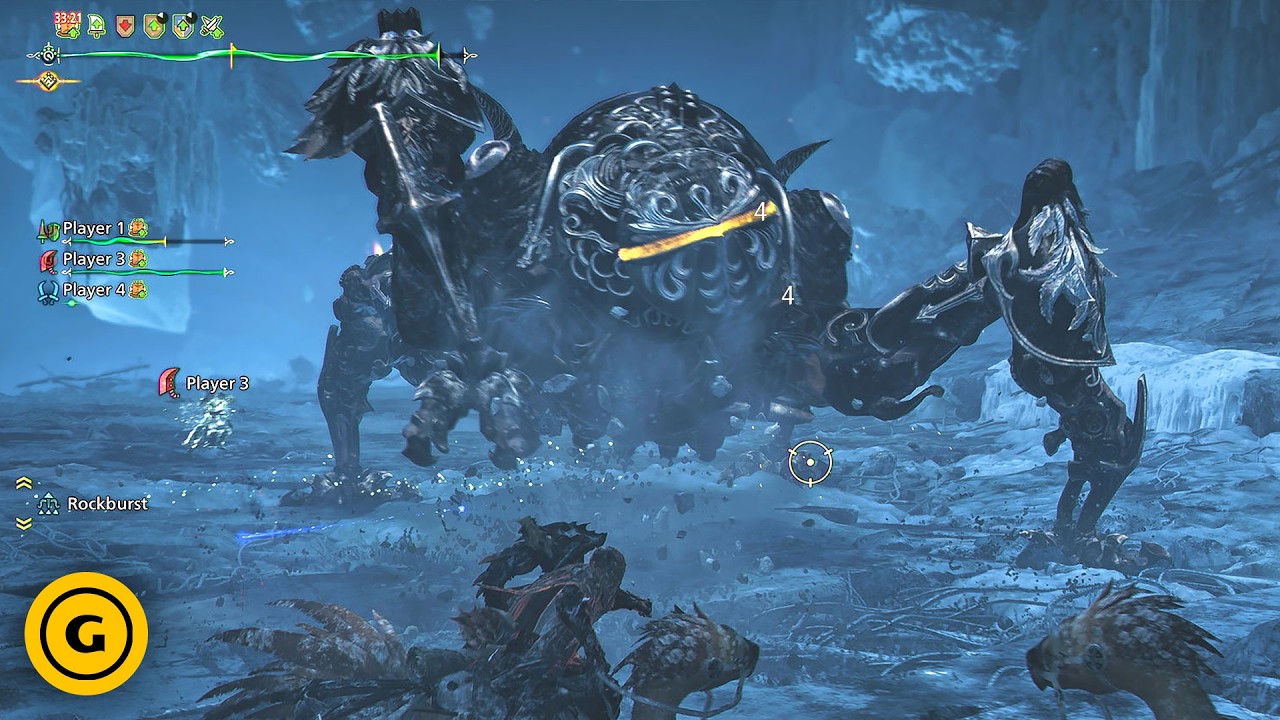Select Player 4 in the party list
The image size is (1280, 720).
[93, 290]
